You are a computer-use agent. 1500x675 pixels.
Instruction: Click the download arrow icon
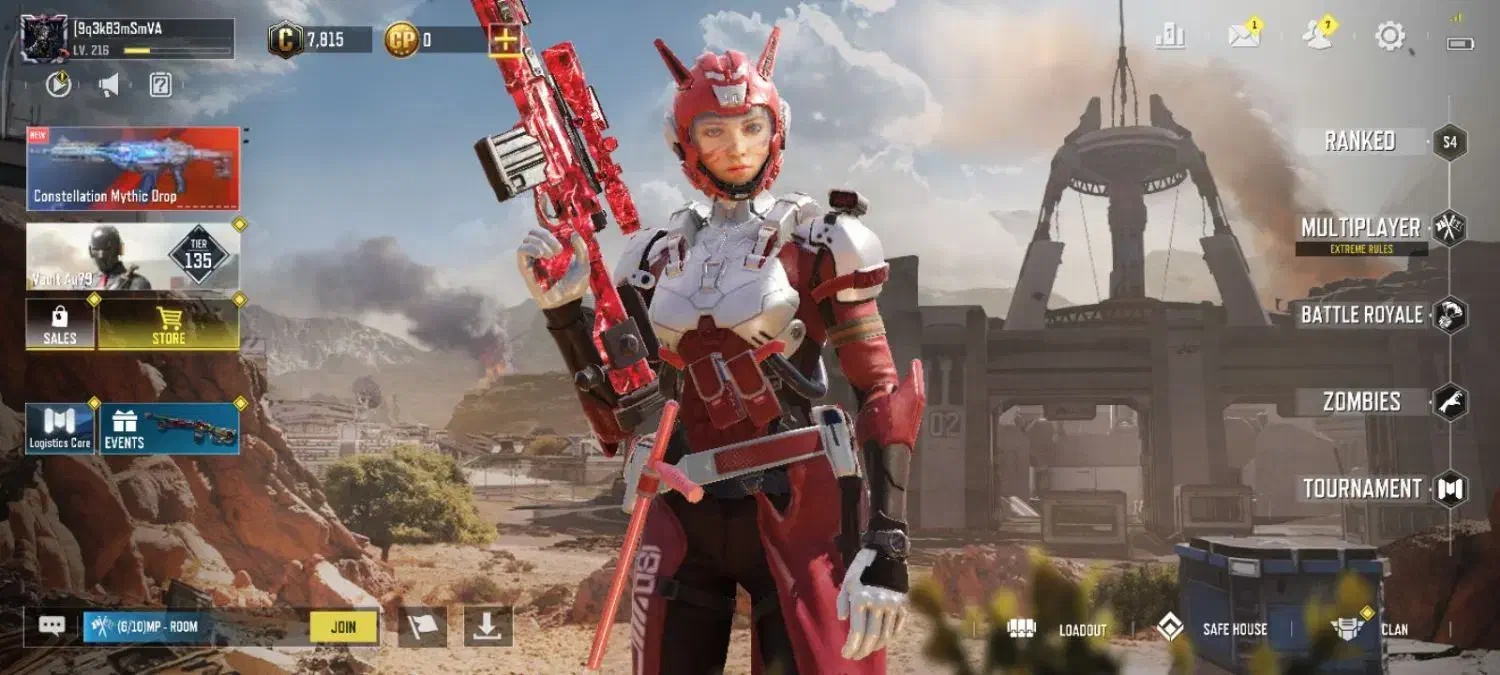(x=487, y=627)
